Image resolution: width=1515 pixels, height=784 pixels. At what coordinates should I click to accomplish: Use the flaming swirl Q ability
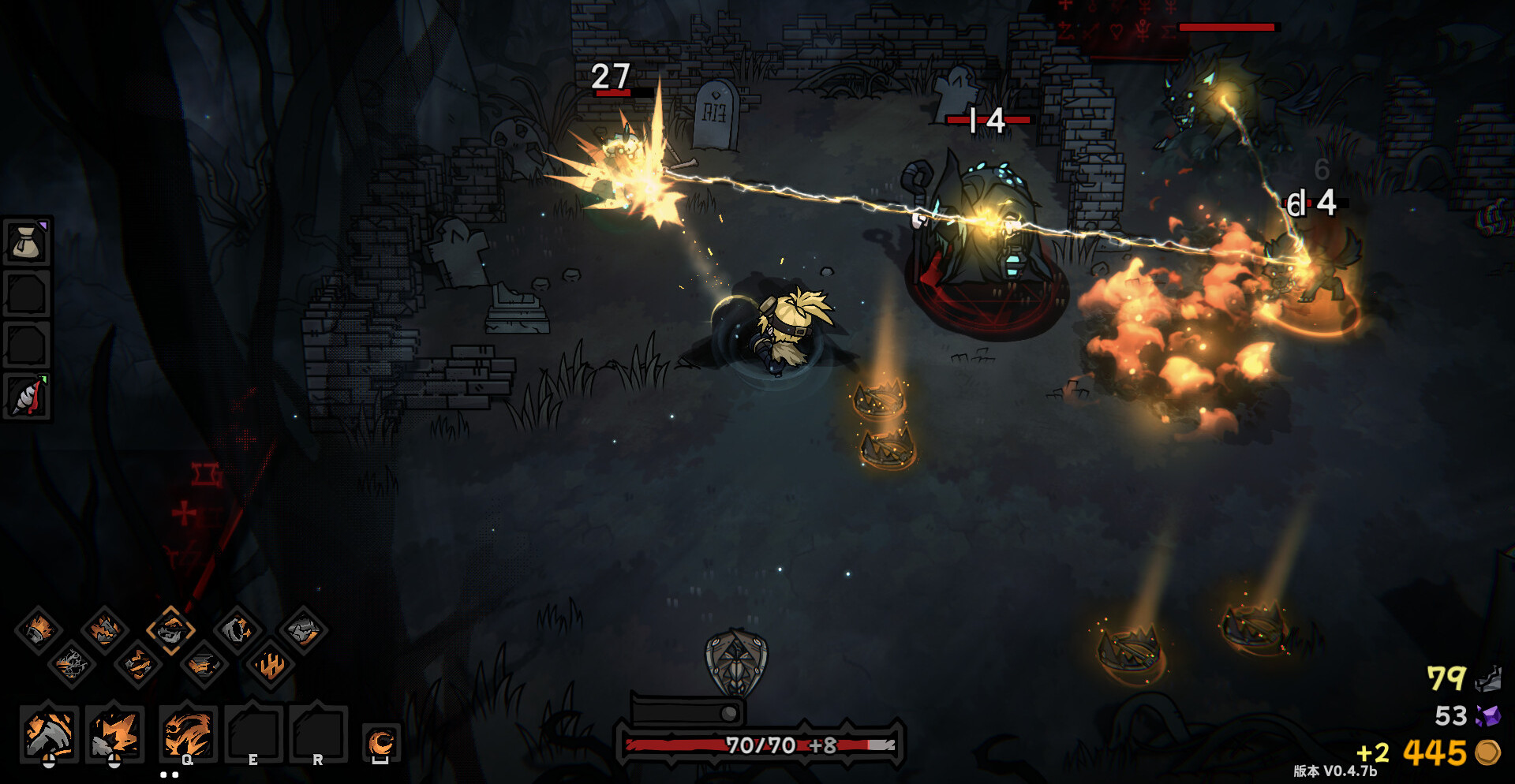(188, 734)
